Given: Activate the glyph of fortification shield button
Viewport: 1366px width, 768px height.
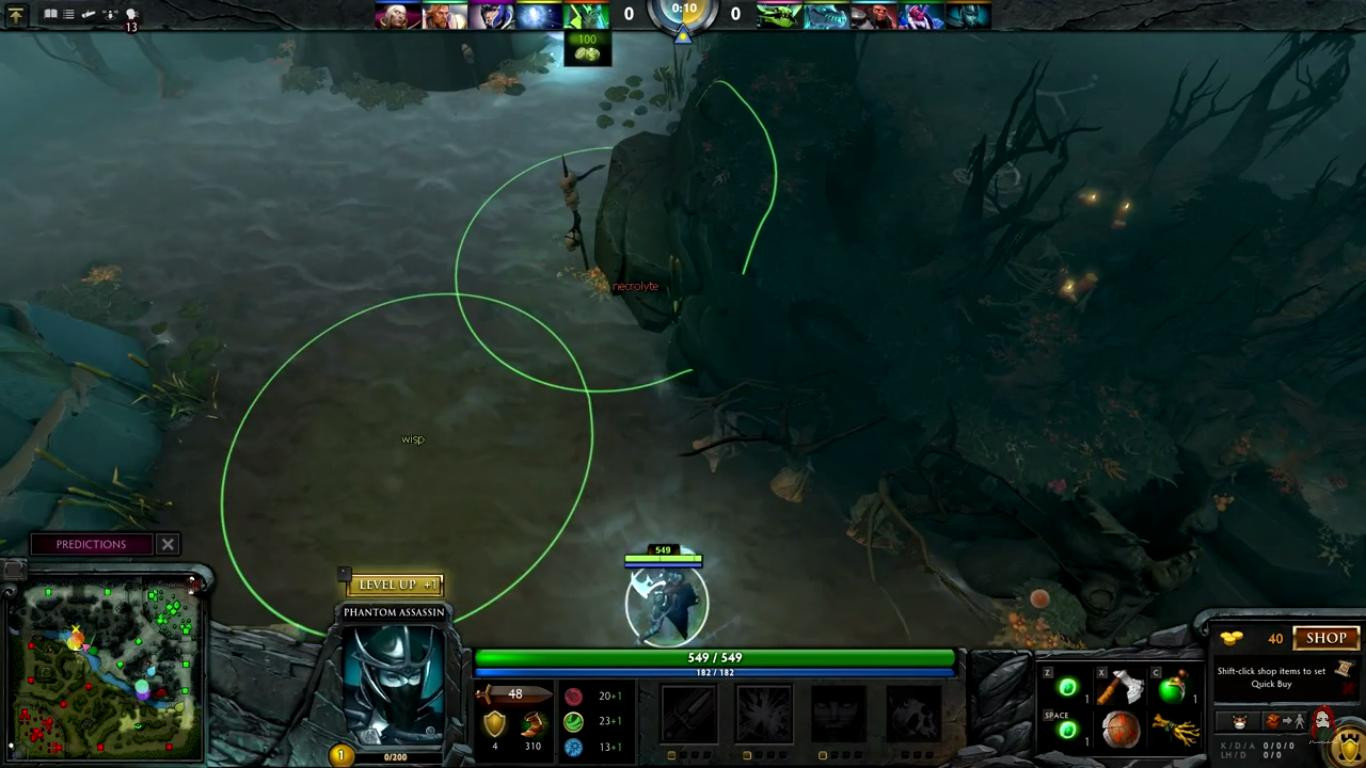Looking at the screenshot, I should tap(1350, 745).
